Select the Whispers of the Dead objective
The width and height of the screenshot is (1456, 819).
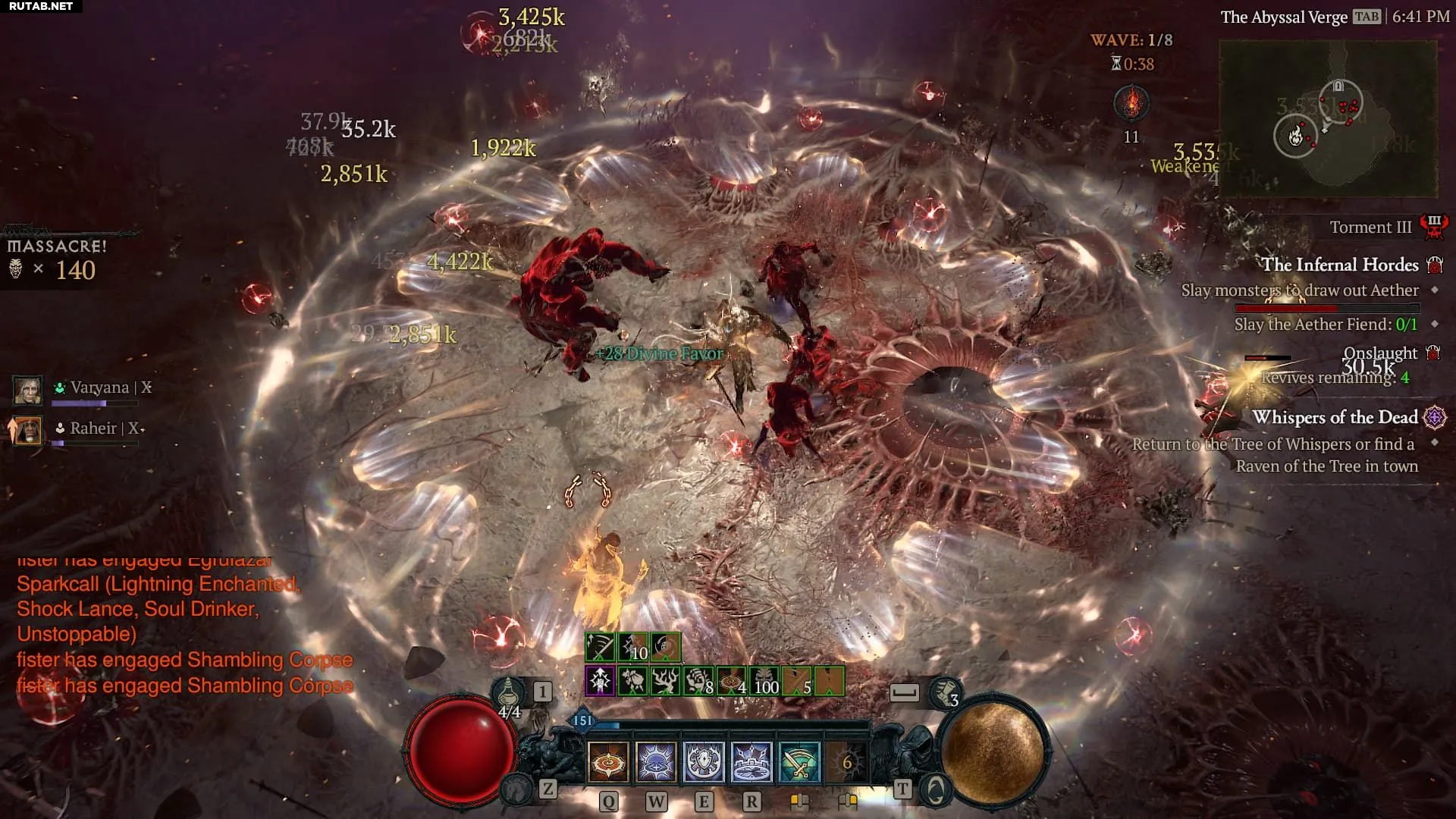pos(1335,418)
